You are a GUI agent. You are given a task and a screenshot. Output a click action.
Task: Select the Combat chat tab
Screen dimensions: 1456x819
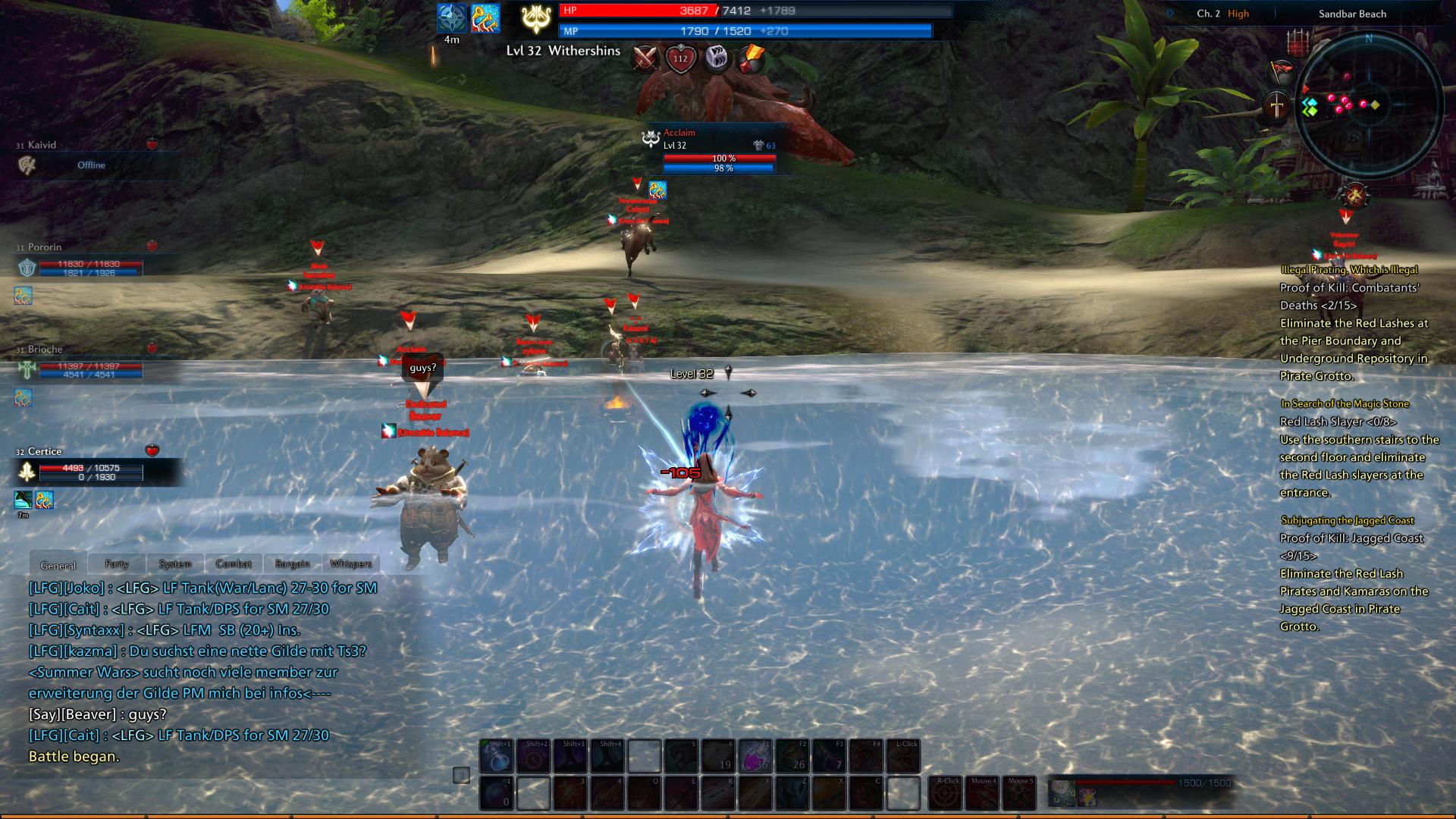pos(234,563)
